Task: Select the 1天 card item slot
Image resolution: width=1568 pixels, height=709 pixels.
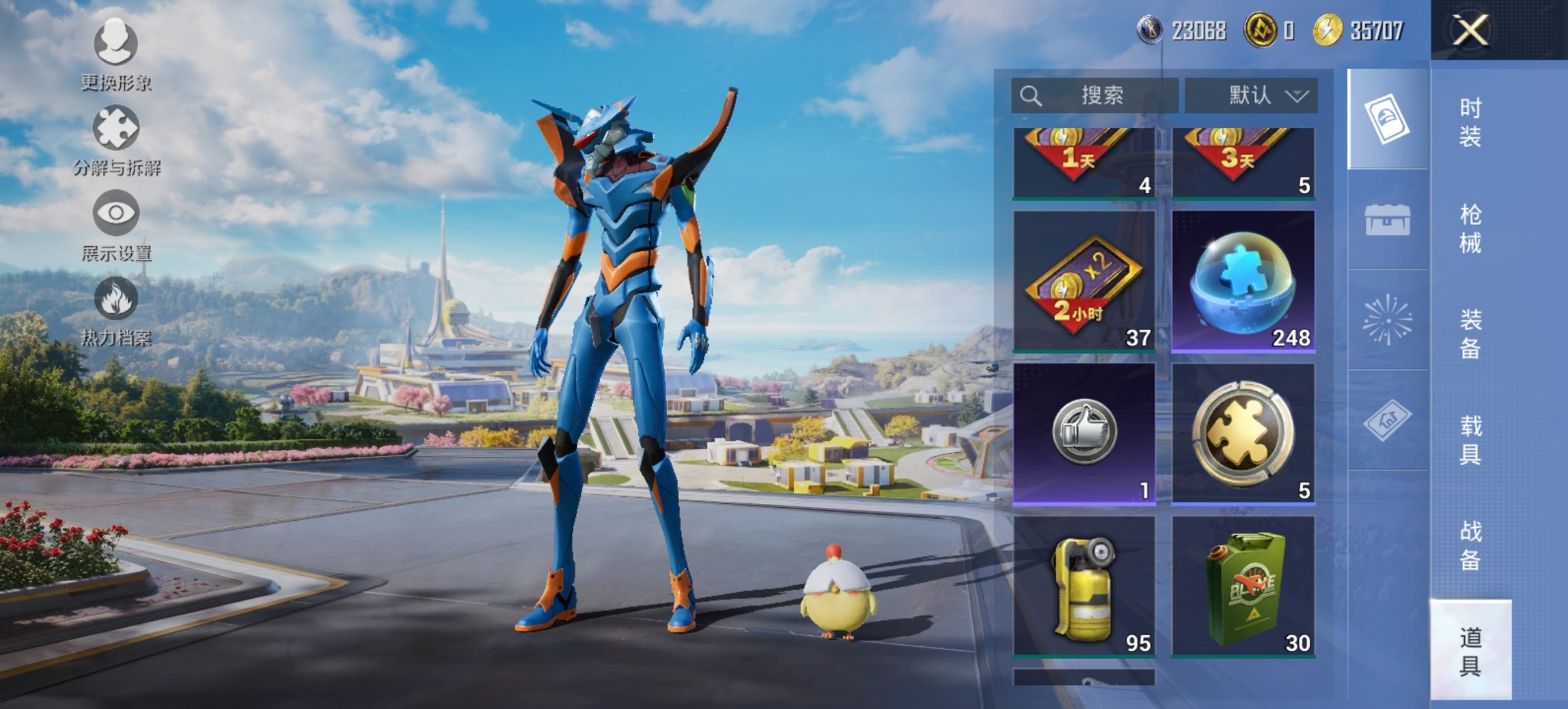Action: click(1084, 163)
